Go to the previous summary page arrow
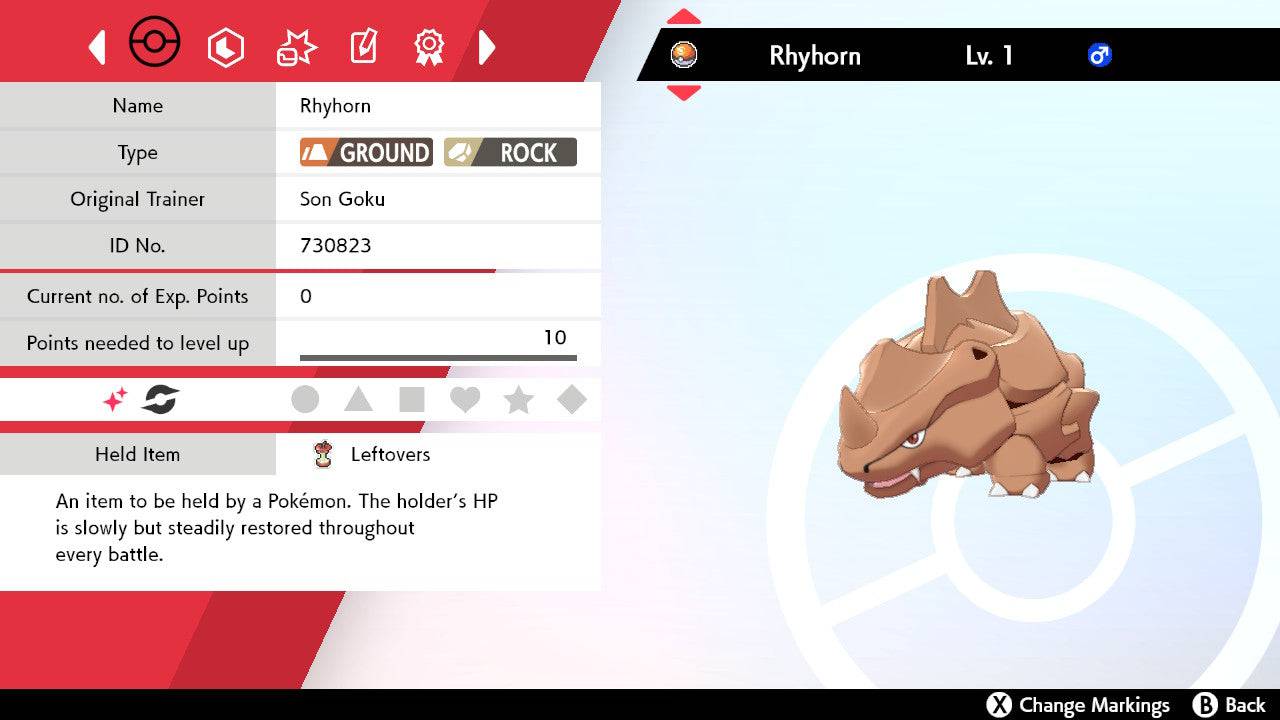Image resolution: width=1280 pixels, height=720 pixels. [97, 47]
